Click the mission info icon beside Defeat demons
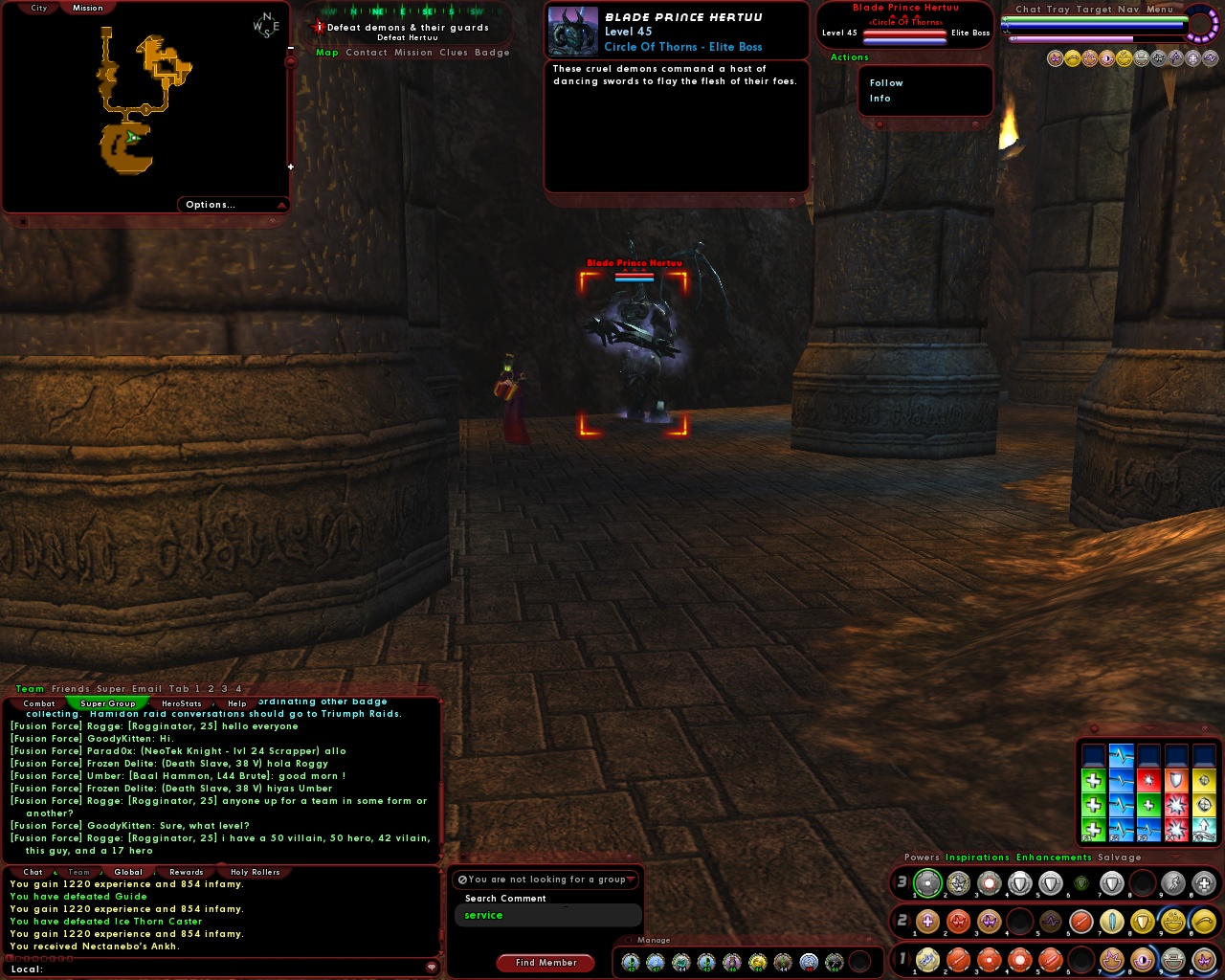Screen dimensions: 1225x980 click(318, 27)
